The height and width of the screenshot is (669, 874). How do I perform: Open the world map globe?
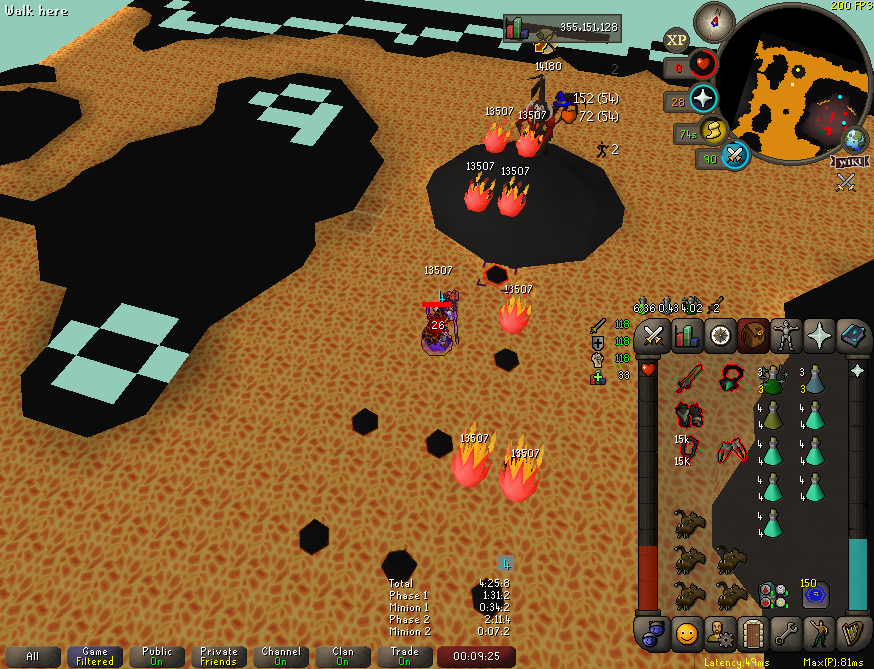pyautogui.click(x=855, y=139)
